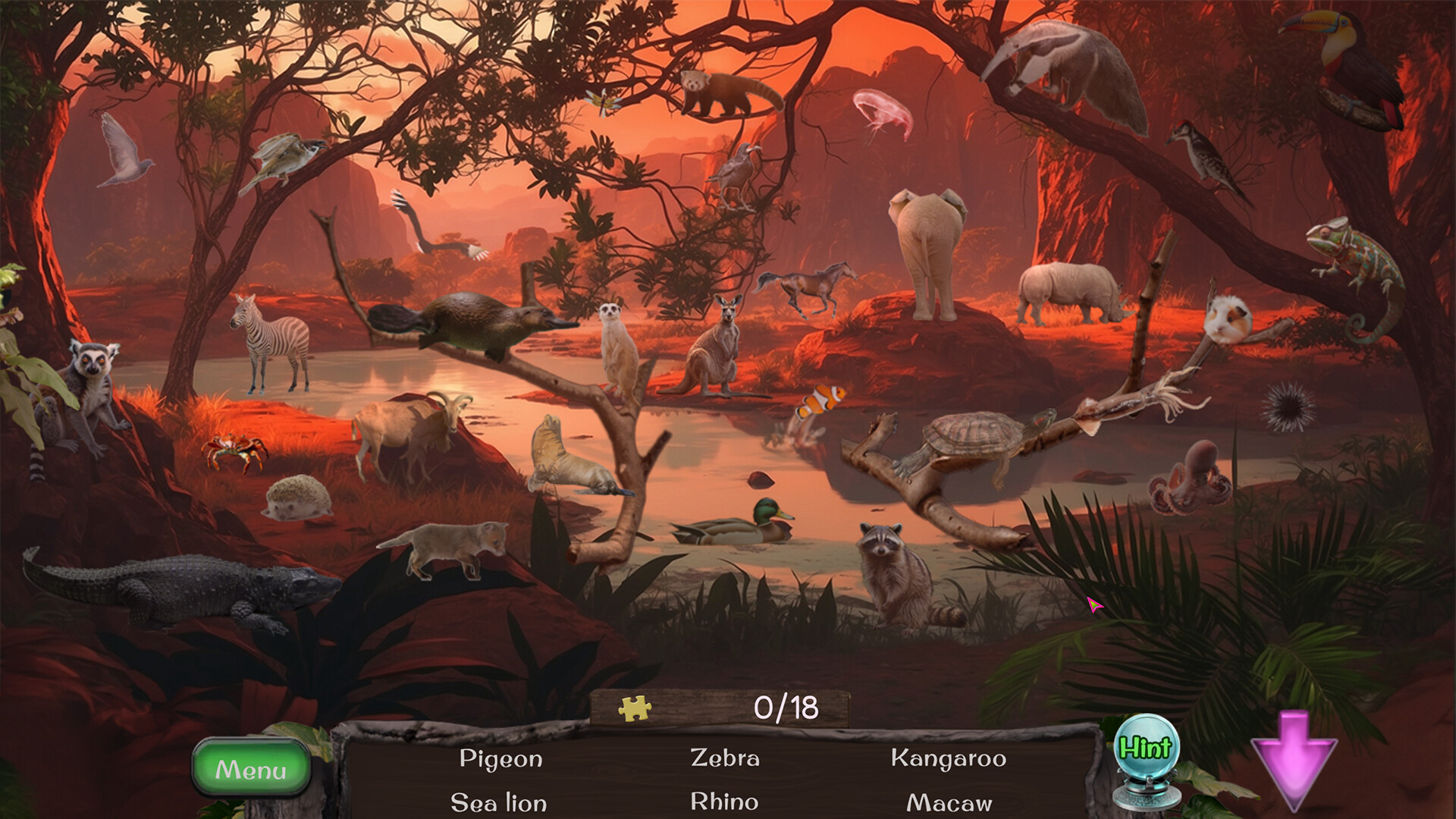Click the platypus on the fallen branch
1456x819 pixels.
tap(466, 322)
